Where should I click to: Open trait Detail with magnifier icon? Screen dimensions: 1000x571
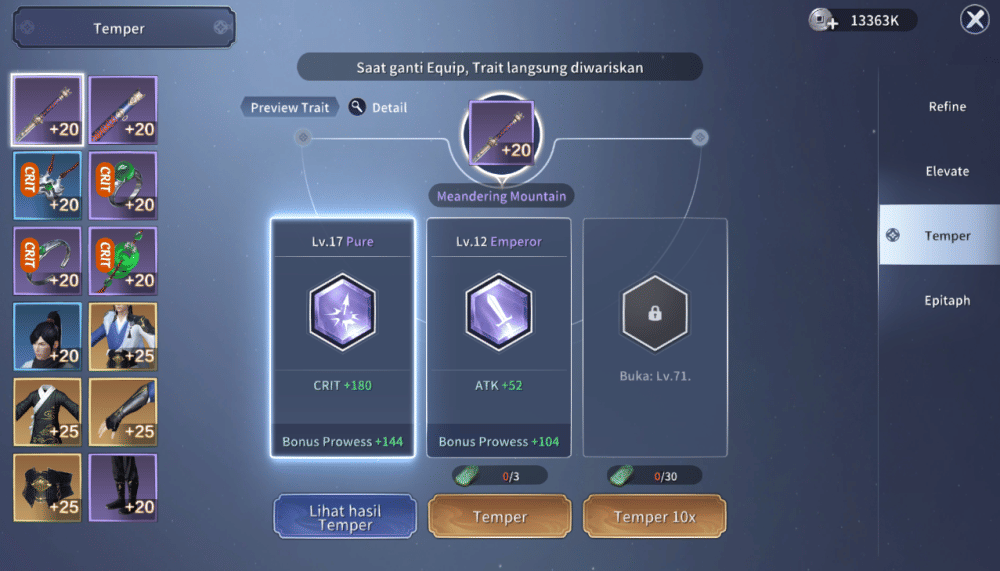click(x=378, y=107)
